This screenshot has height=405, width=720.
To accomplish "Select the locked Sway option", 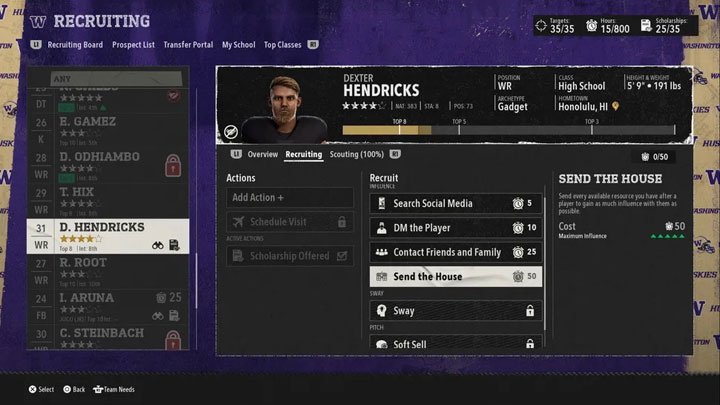I will point(456,311).
